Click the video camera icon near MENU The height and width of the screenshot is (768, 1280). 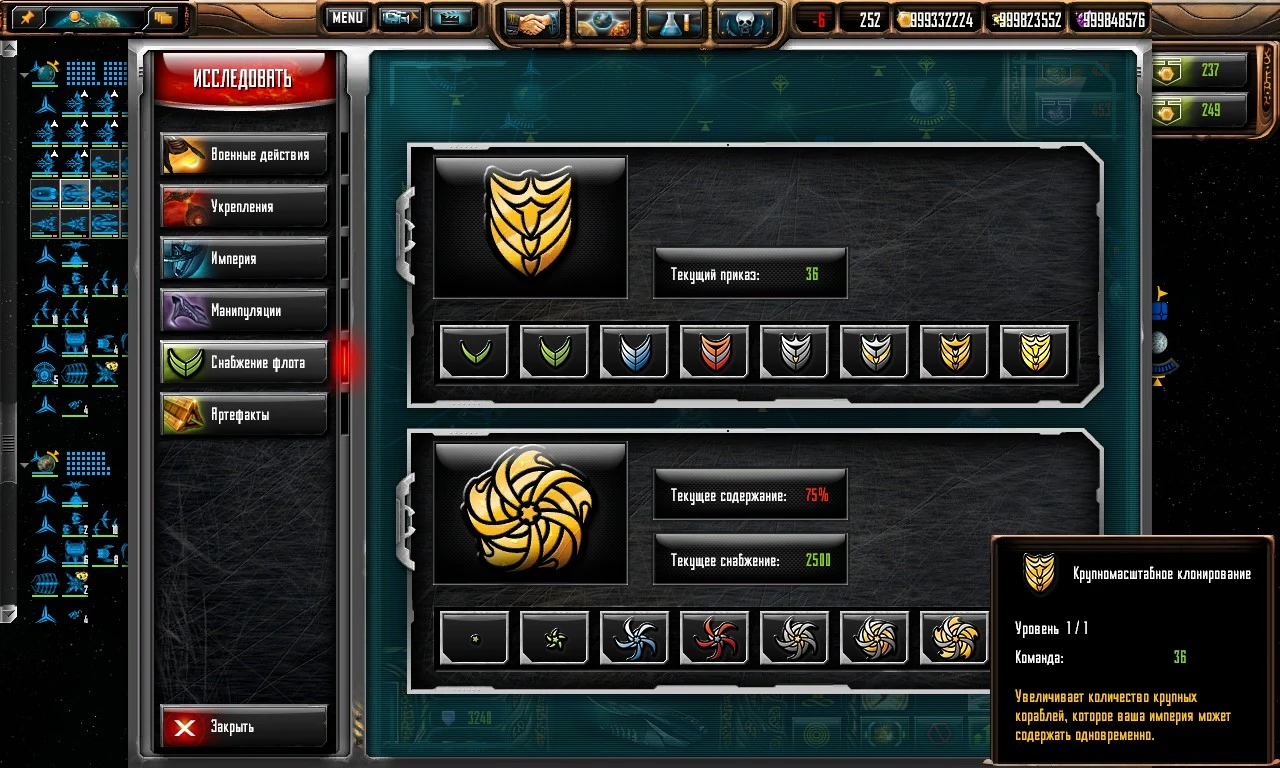click(399, 18)
